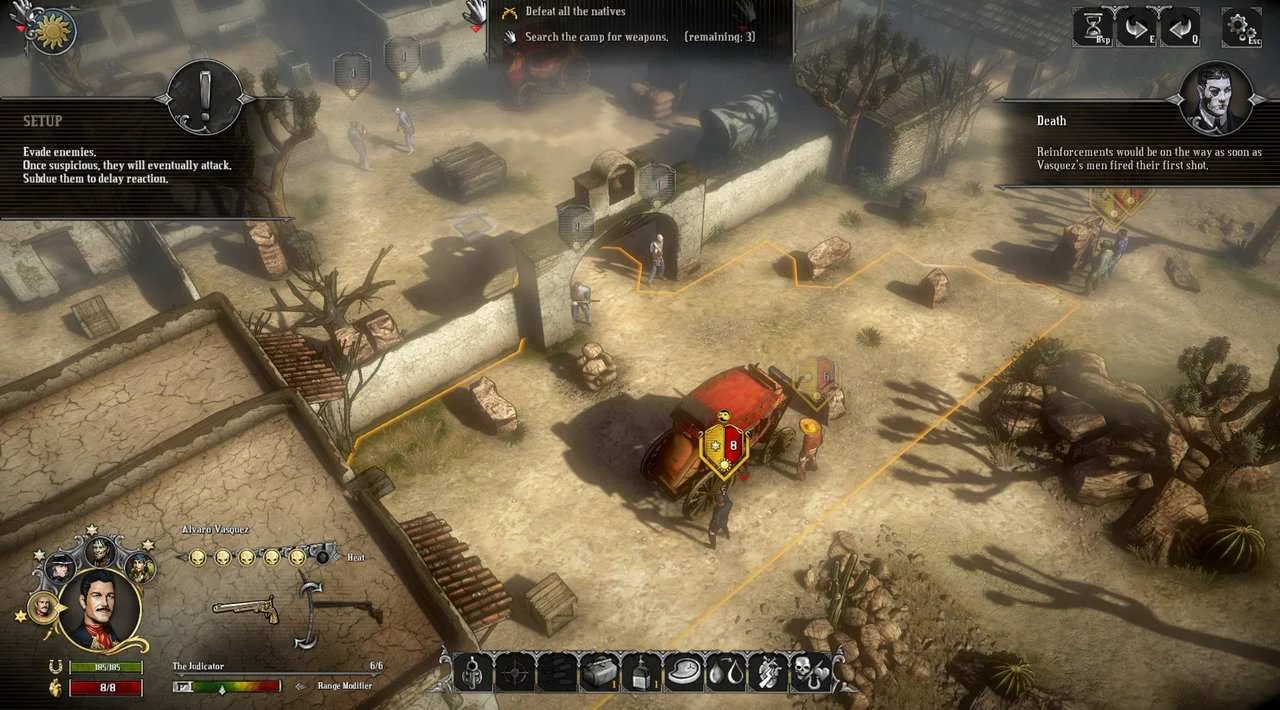
Task: Open the gears options menu
Action: click(1241, 27)
